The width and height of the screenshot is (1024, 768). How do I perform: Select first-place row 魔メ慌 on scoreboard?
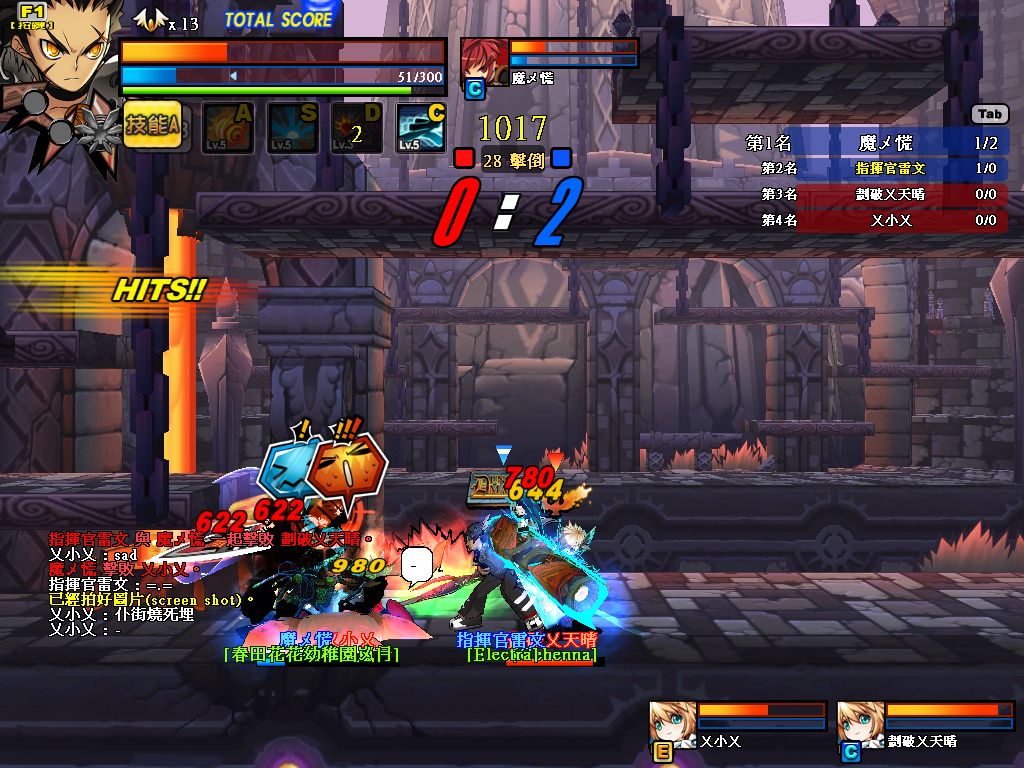[875, 143]
